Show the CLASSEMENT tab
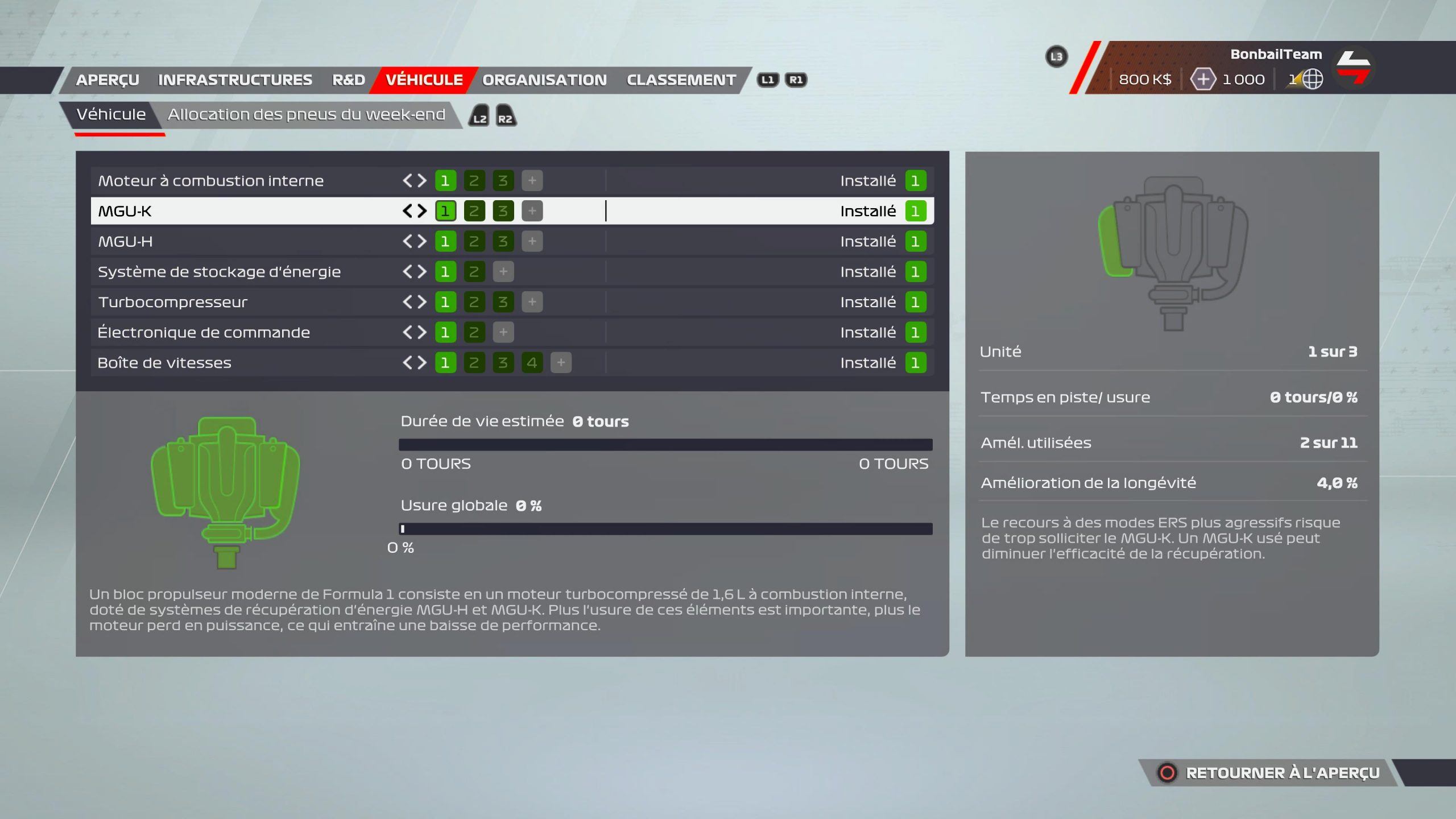This screenshot has height=819, width=1456. click(681, 80)
